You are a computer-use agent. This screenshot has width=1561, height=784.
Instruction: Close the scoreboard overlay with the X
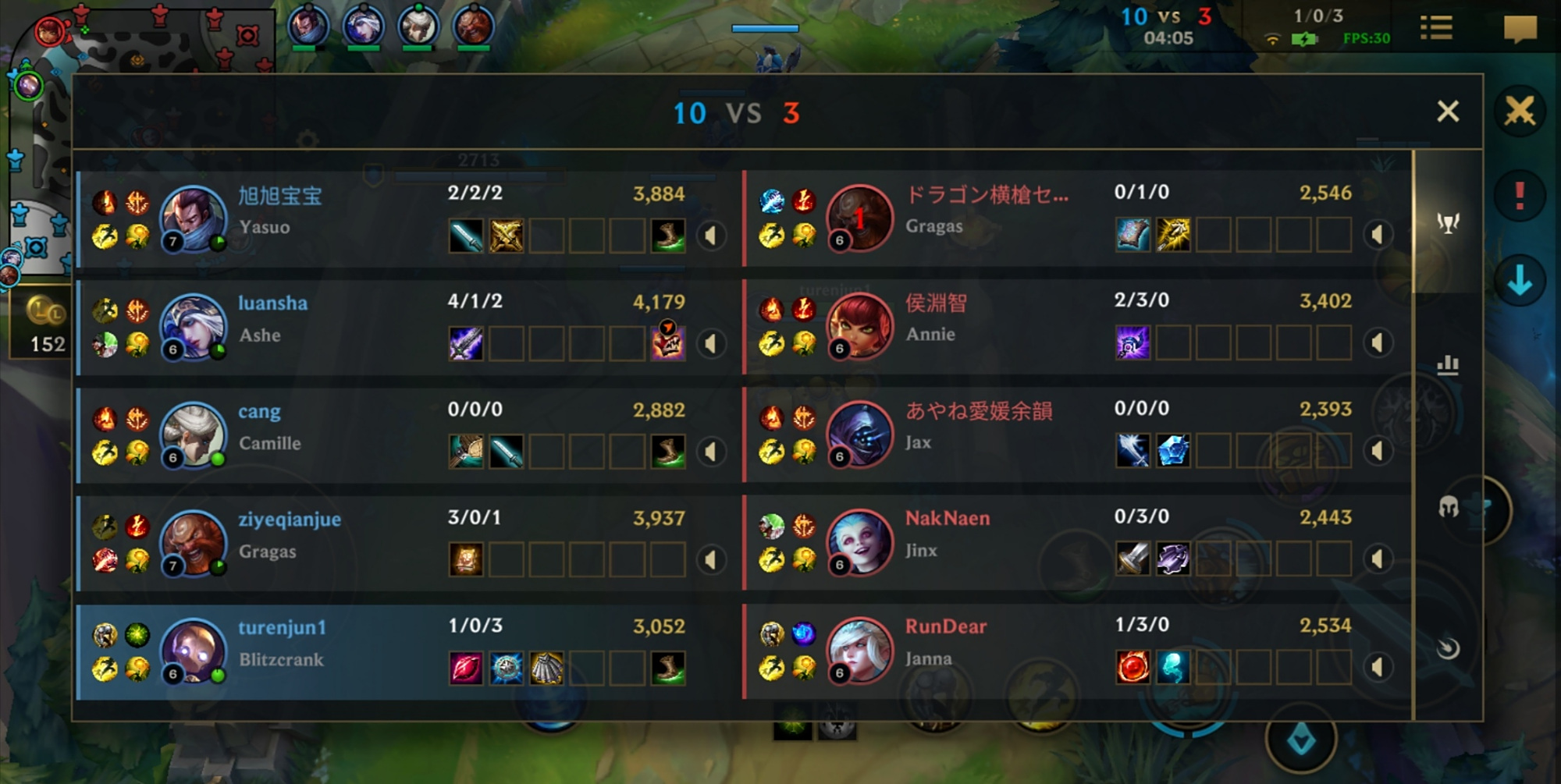click(1448, 112)
